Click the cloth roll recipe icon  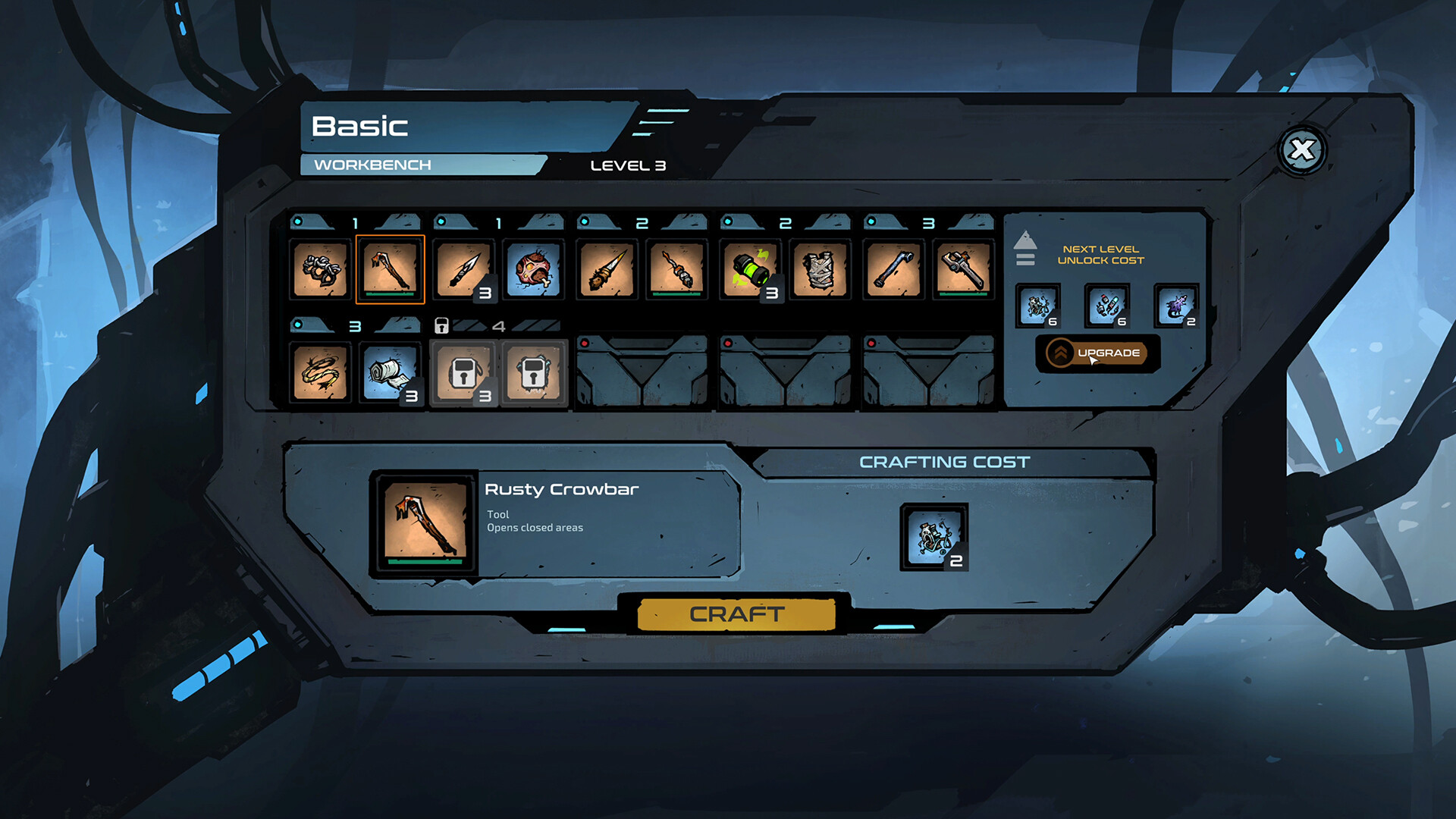(390, 372)
